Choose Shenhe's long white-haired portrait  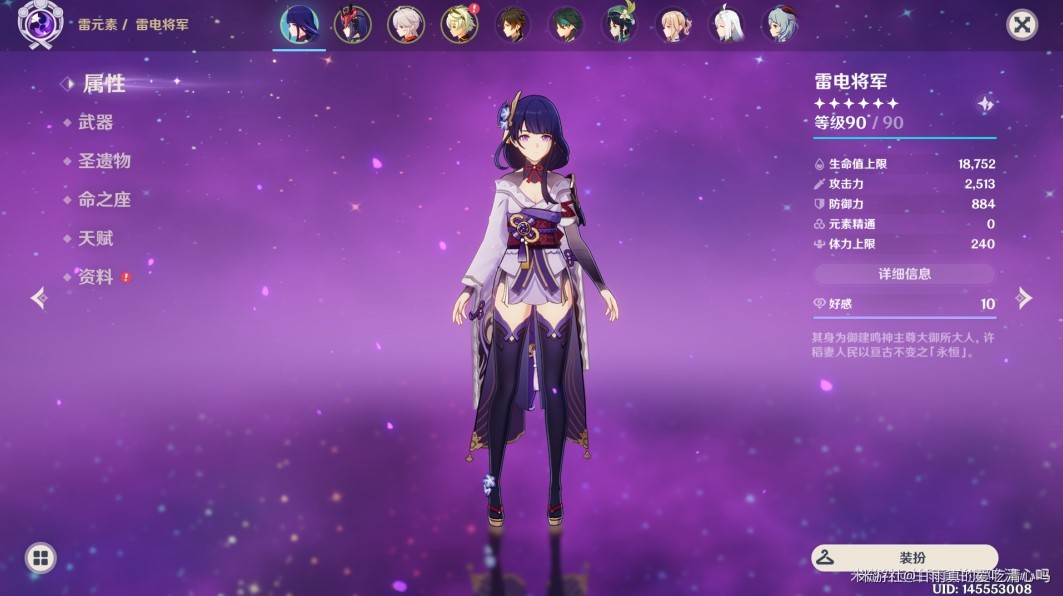(727, 24)
